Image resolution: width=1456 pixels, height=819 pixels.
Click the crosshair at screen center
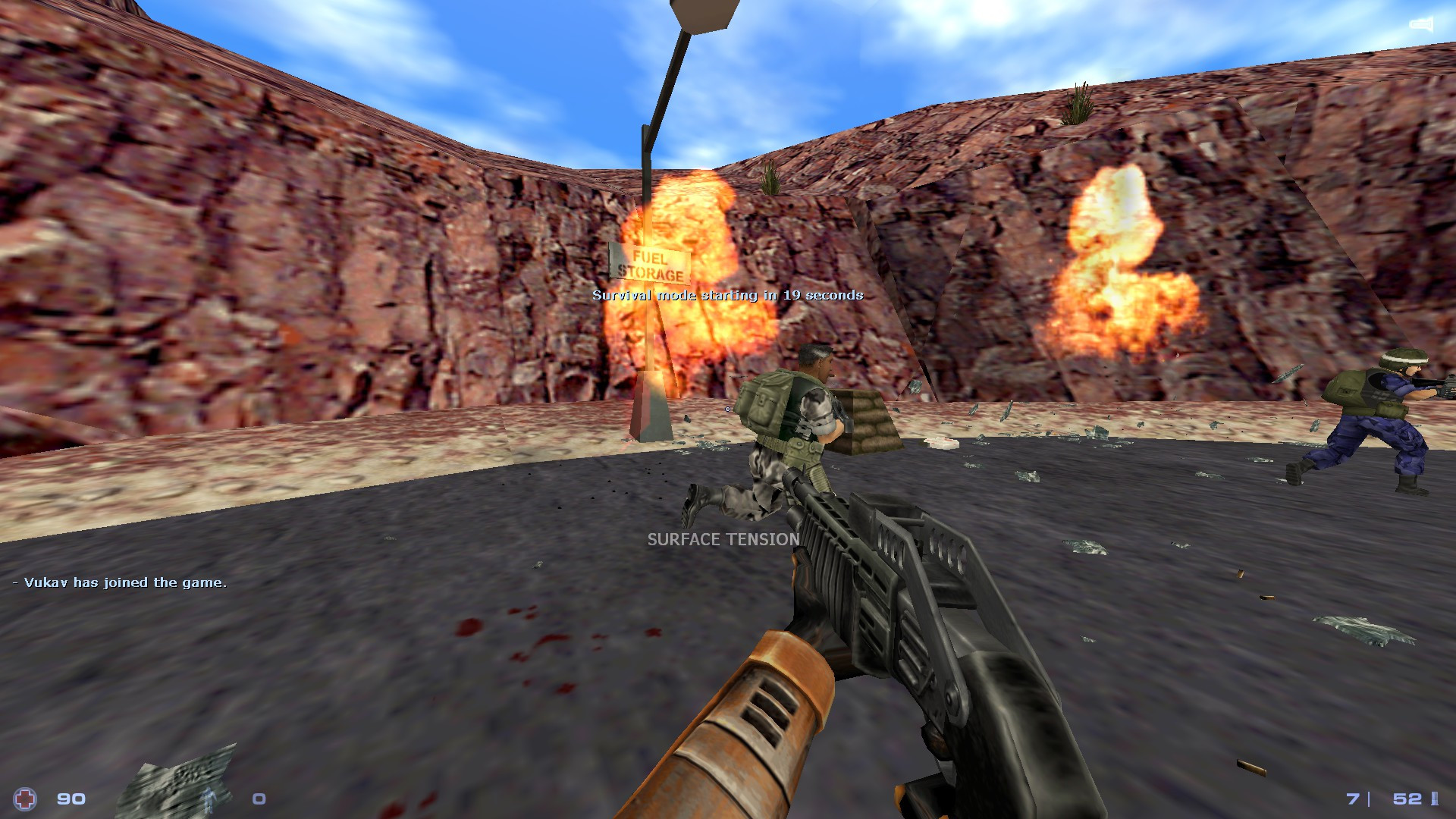(728, 409)
